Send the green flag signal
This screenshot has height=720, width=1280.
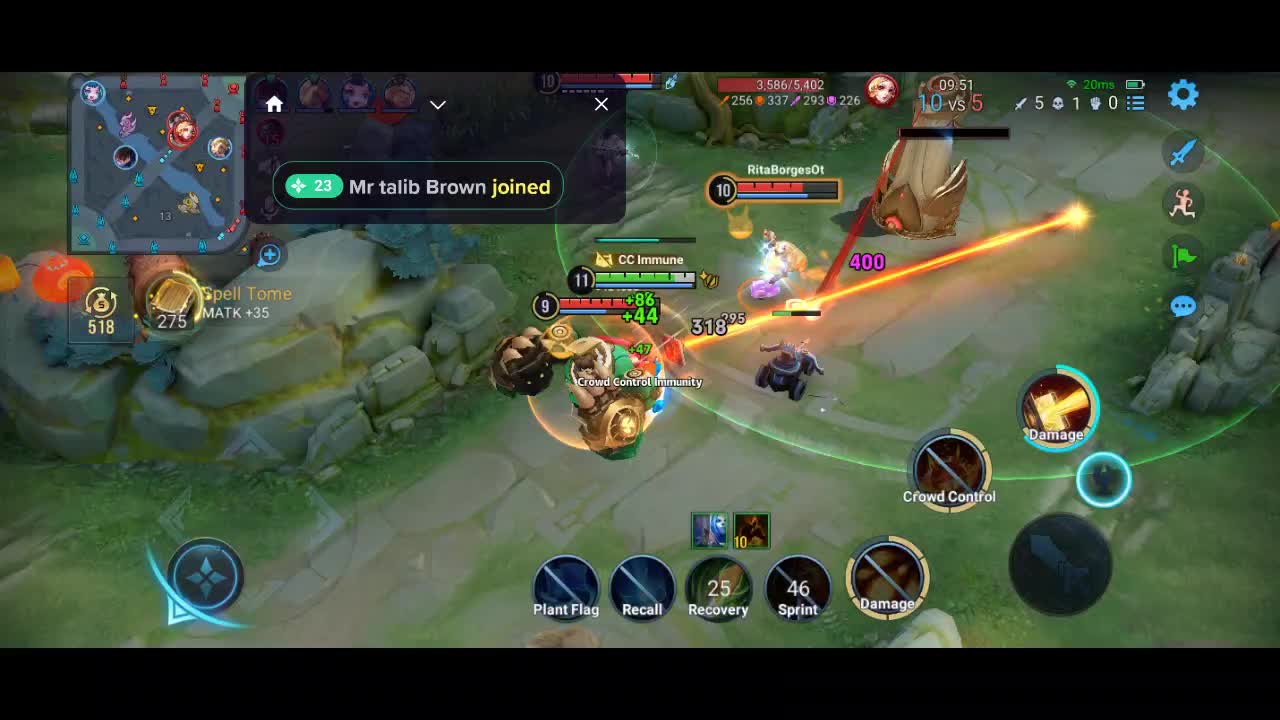tap(1183, 256)
